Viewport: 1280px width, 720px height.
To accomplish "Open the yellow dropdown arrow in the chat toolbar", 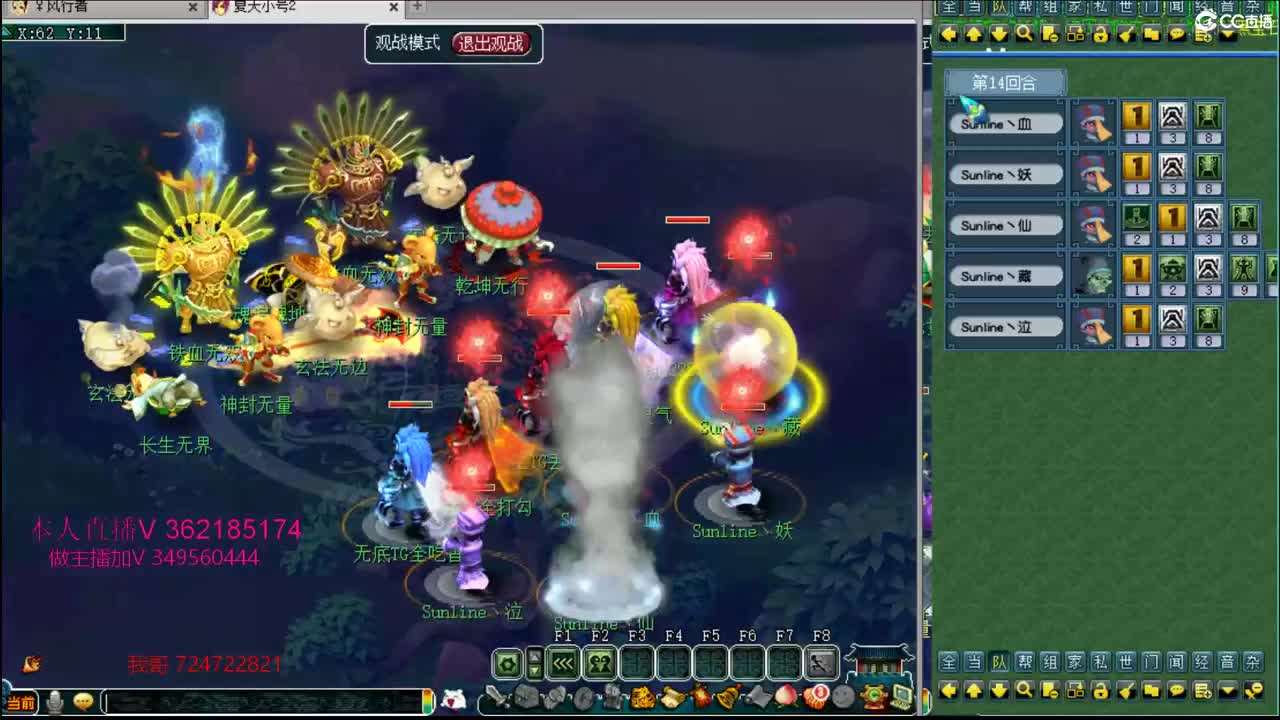I will pos(1227,690).
